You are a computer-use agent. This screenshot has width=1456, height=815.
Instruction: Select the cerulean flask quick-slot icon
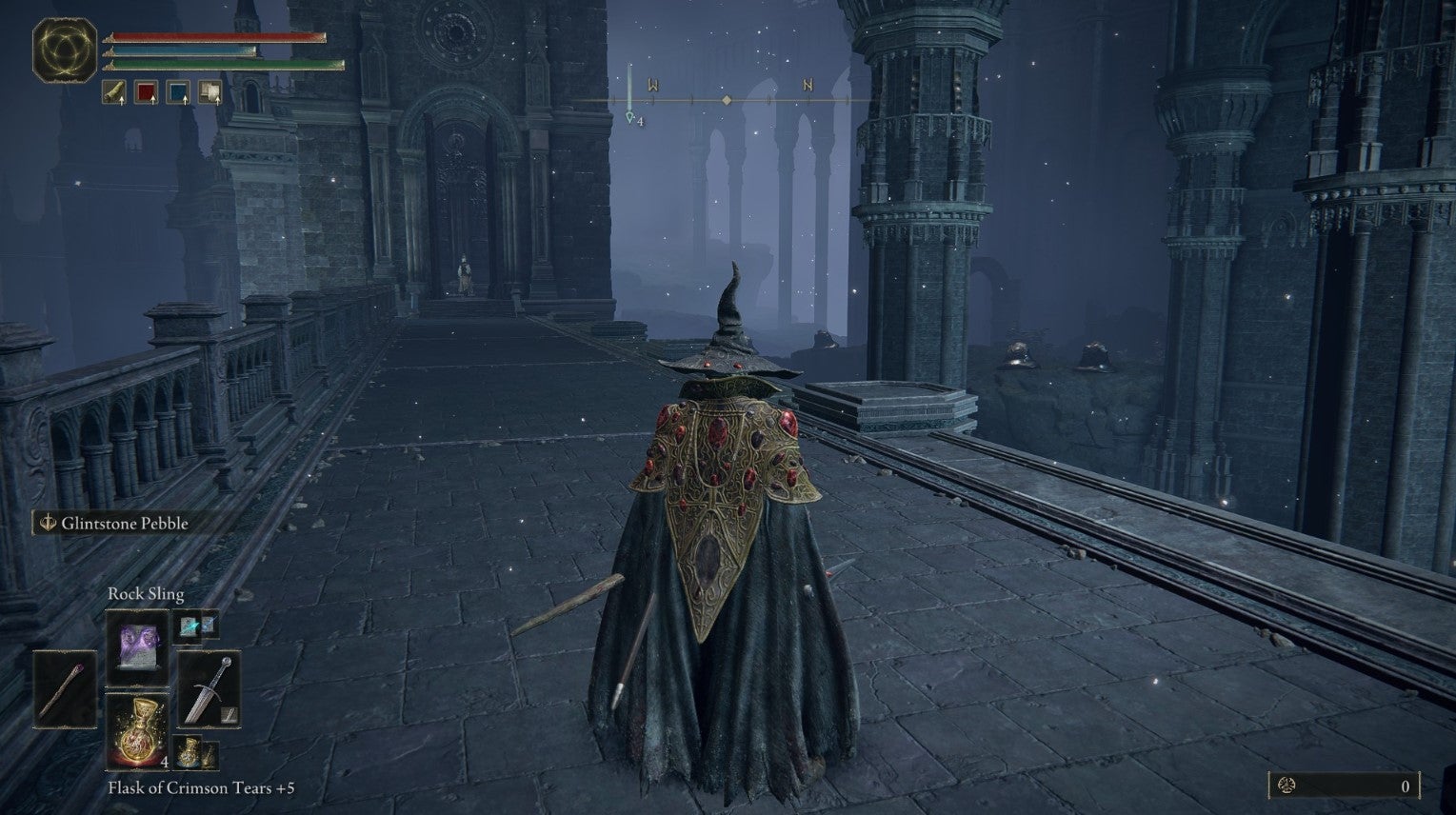coord(177,91)
